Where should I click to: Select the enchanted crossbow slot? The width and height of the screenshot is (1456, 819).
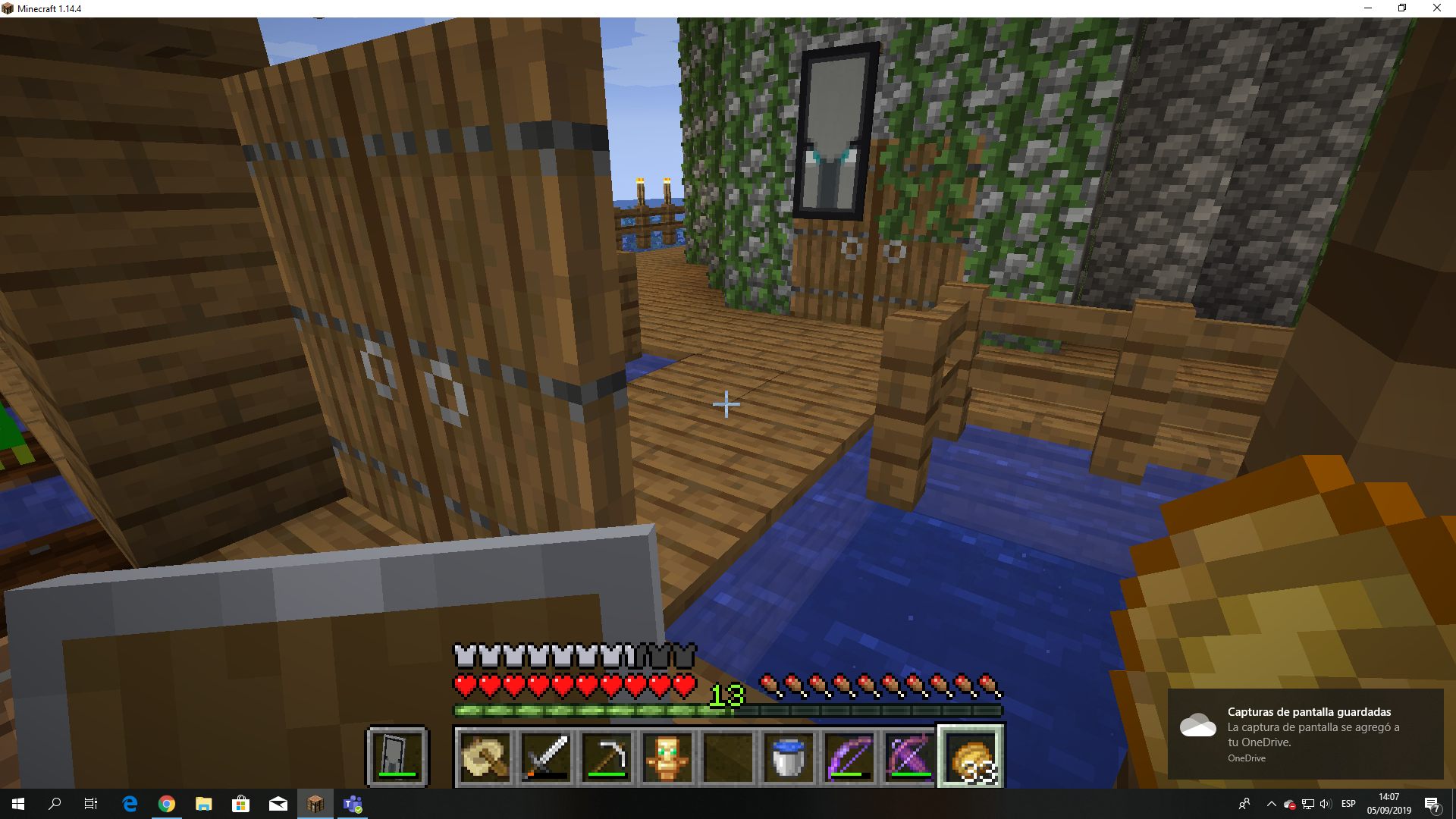910,757
